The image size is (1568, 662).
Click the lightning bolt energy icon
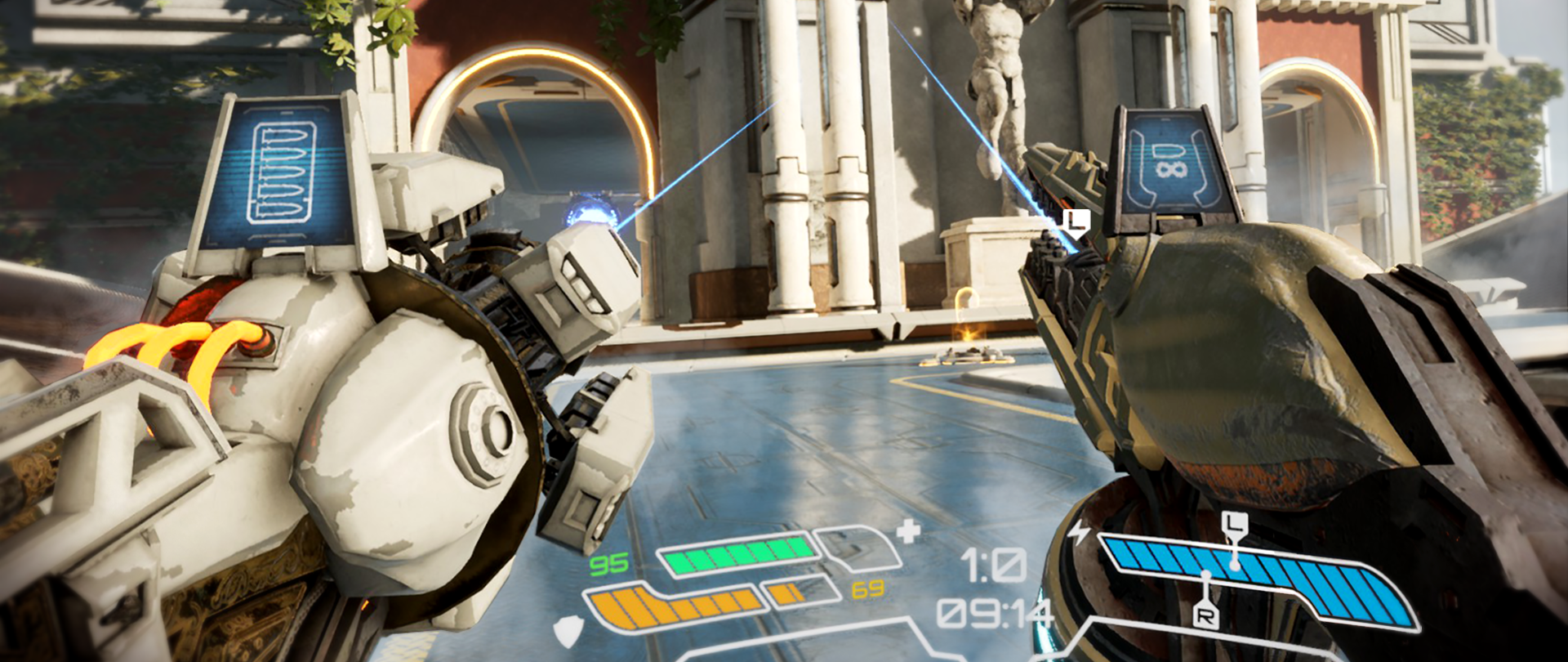point(1080,533)
